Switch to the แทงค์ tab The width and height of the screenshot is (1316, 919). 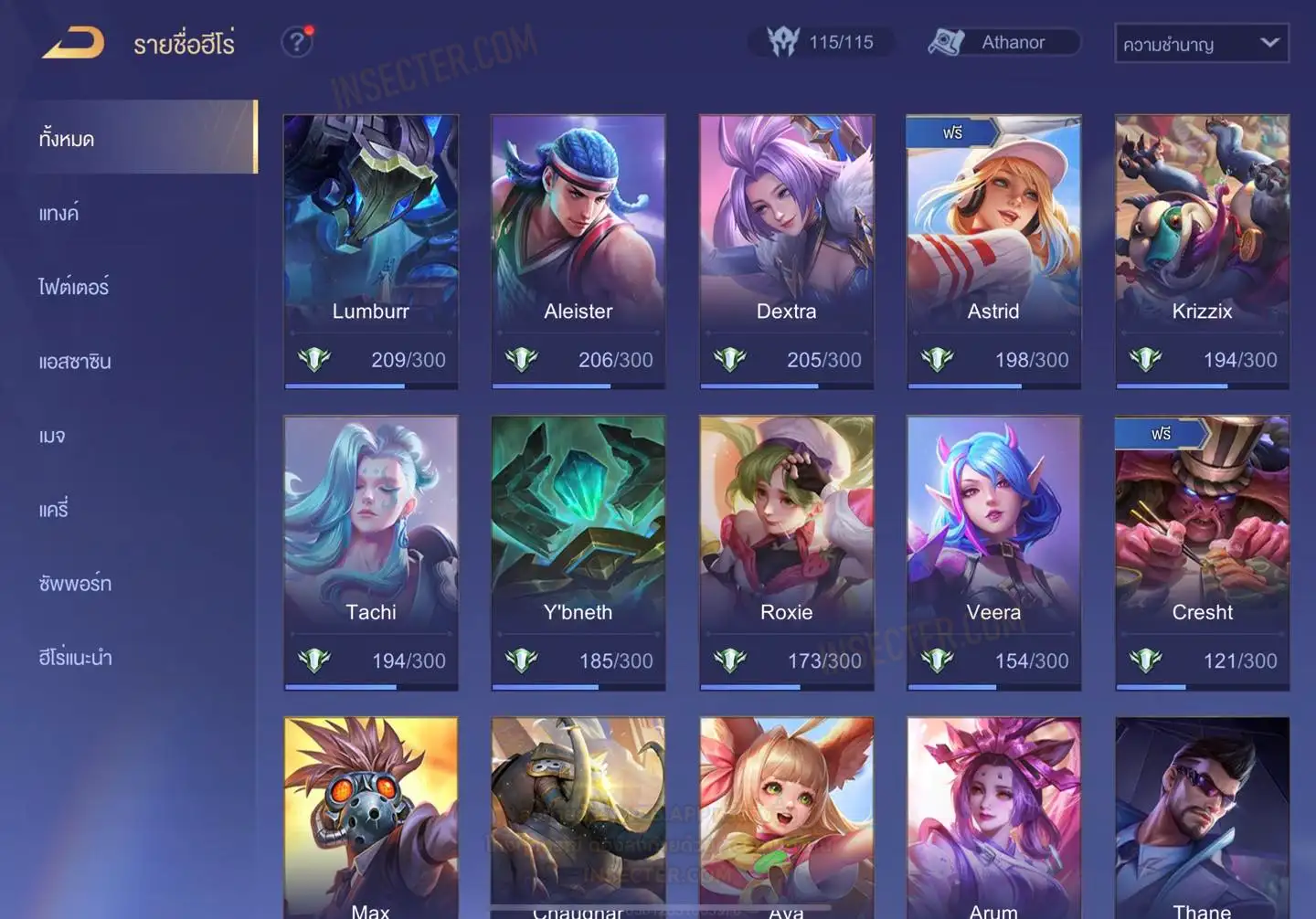pyautogui.click(x=58, y=213)
